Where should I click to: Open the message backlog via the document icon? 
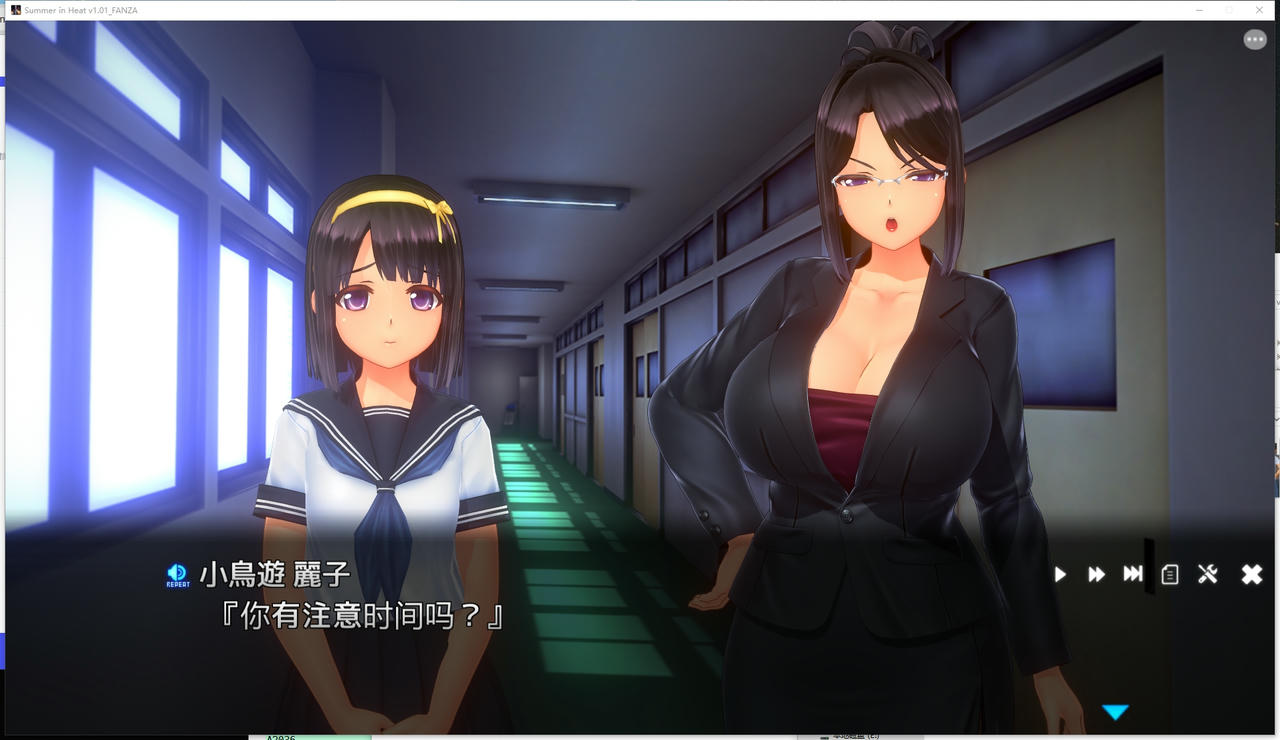click(1170, 574)
